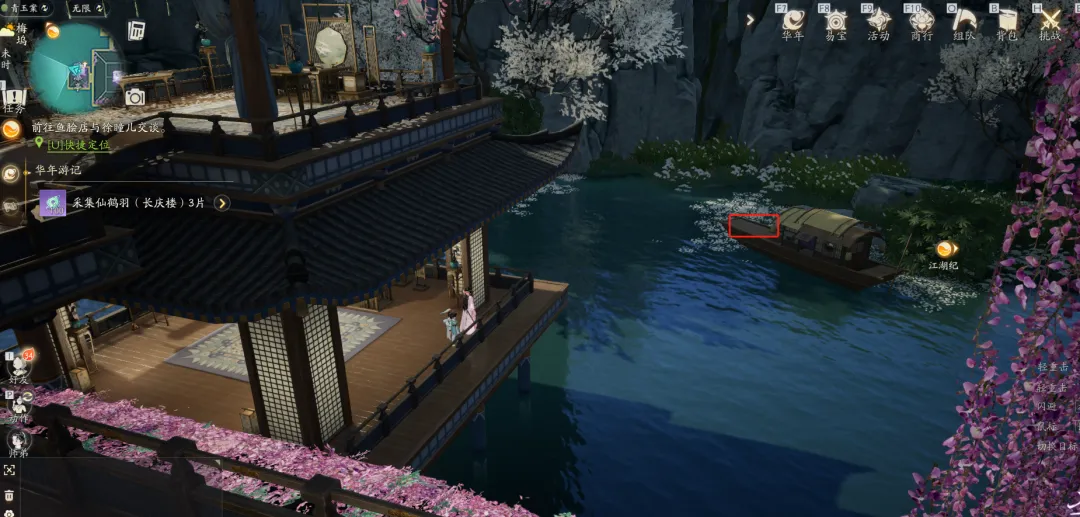Open the 任务 quest icon
This screenshot has height=517, width=1080.
13,98
